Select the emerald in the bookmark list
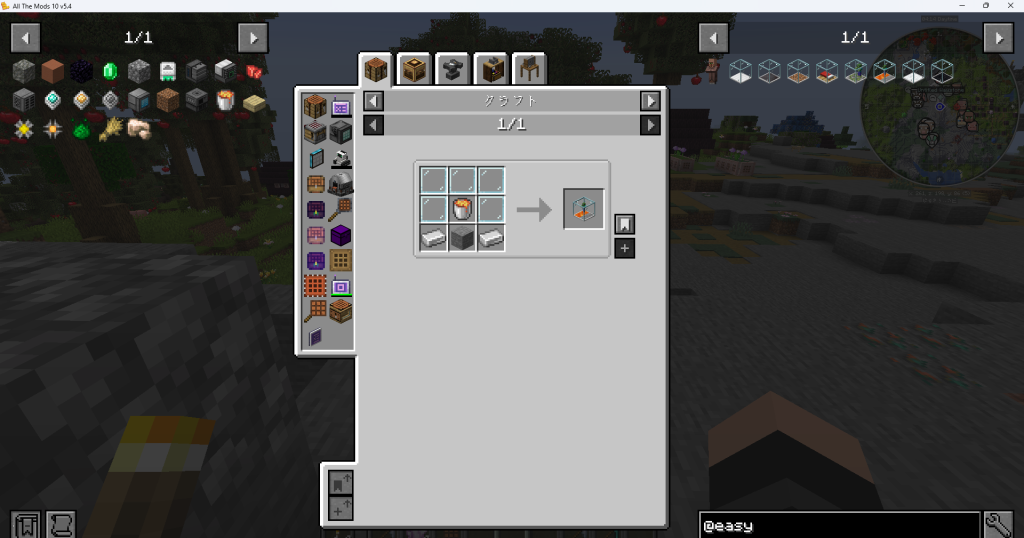 click(x=110, y=71)
